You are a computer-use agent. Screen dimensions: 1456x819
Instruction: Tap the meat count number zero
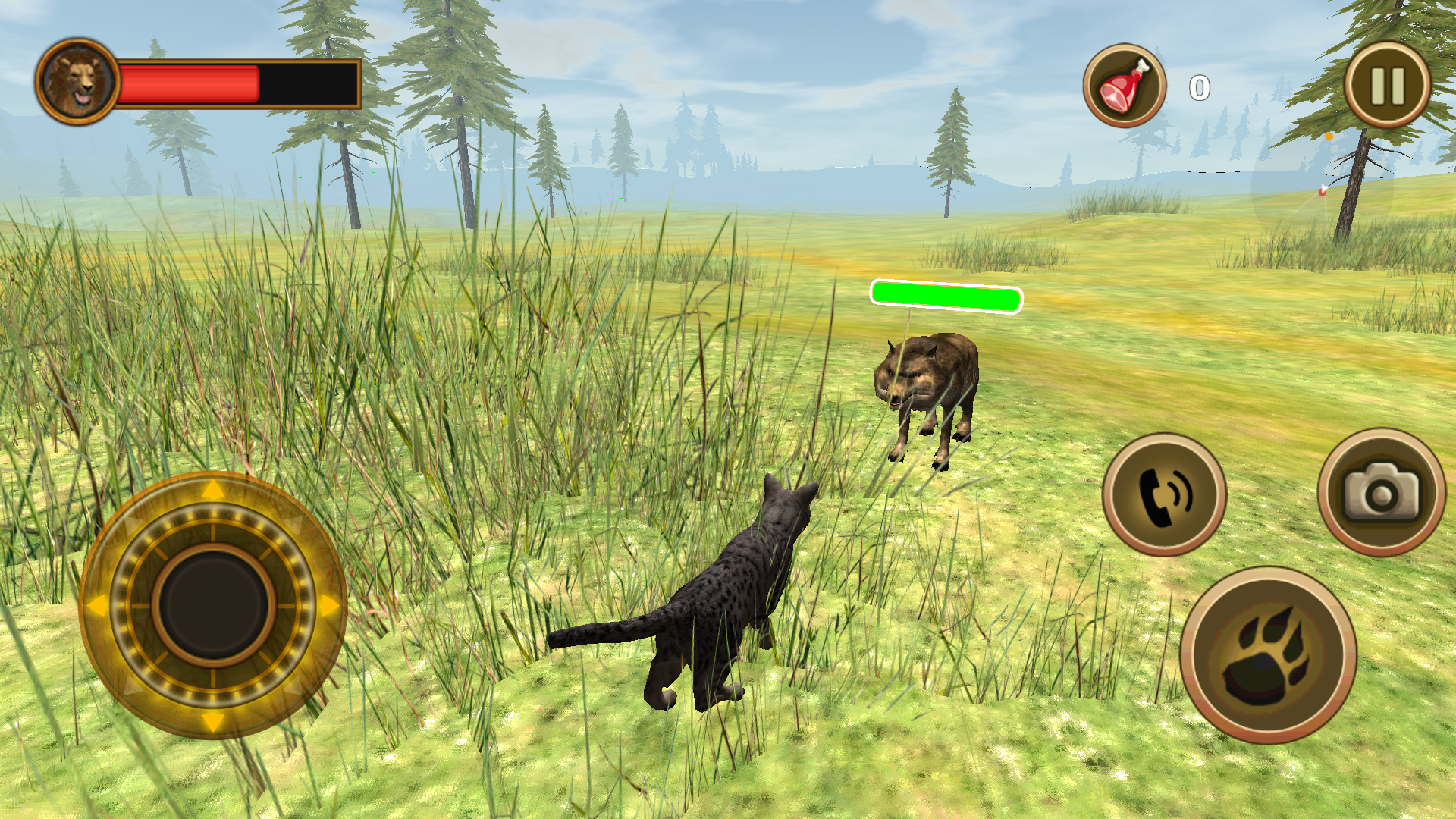coord(1198,86)
